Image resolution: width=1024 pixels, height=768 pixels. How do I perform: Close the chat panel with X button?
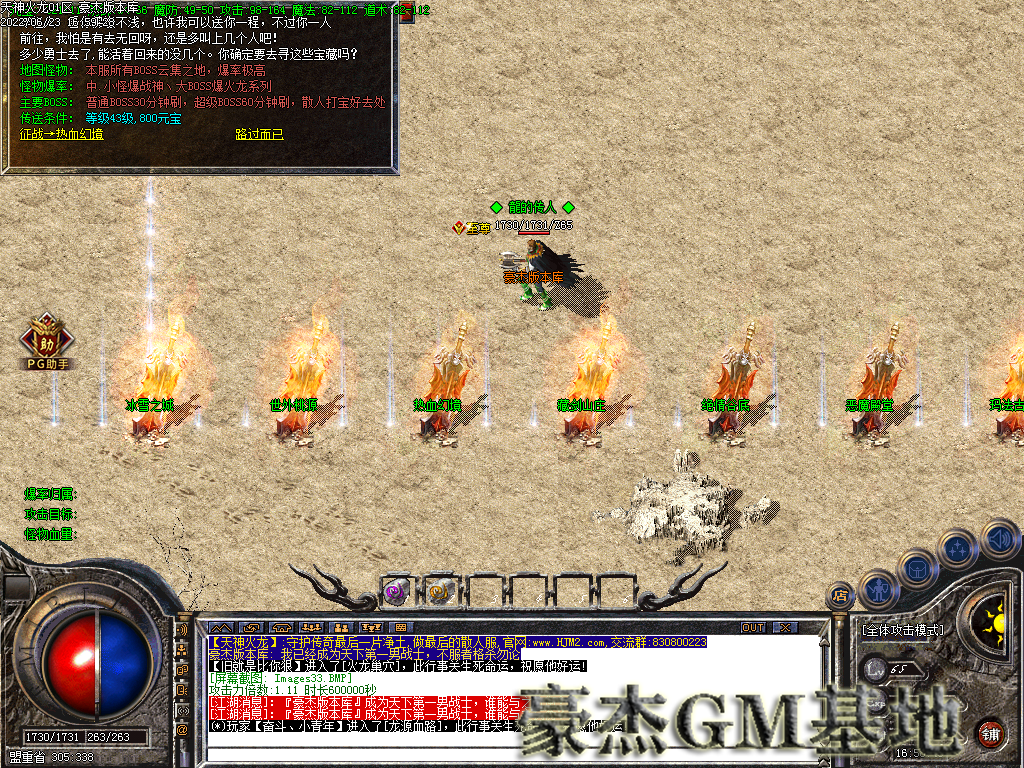coord(785,627)
